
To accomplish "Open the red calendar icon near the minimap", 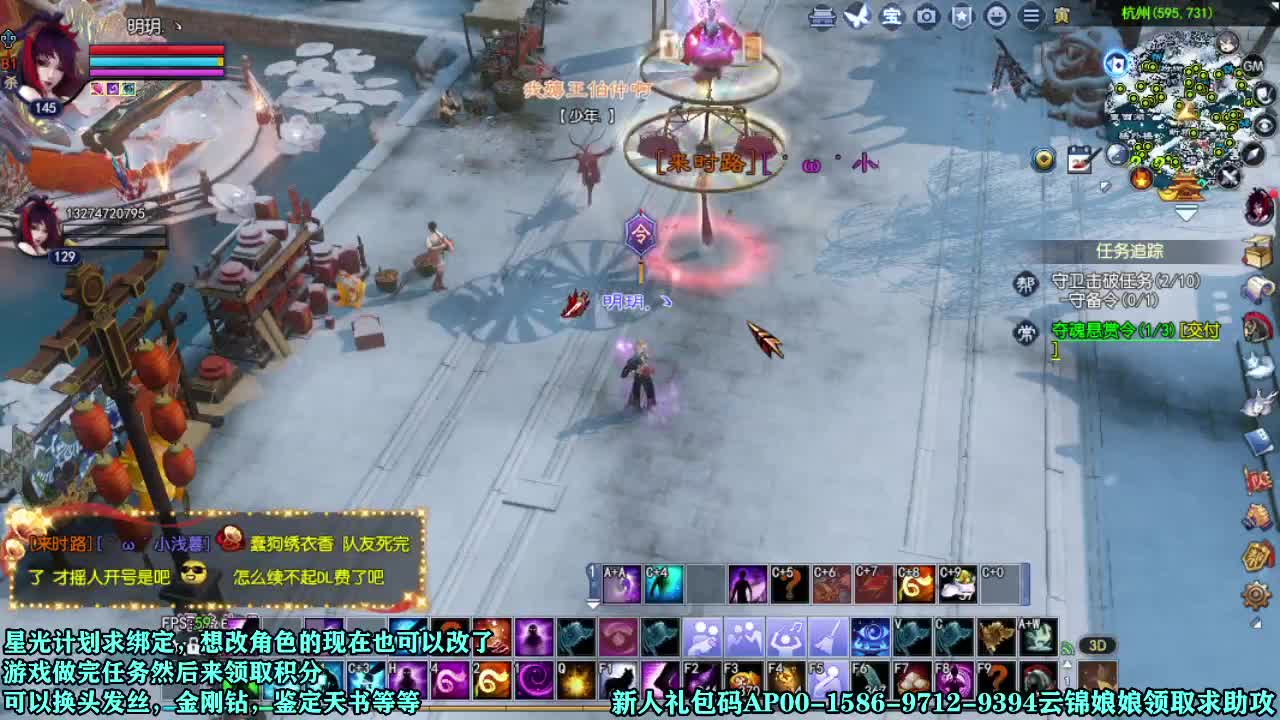I will coord(1079,159).
